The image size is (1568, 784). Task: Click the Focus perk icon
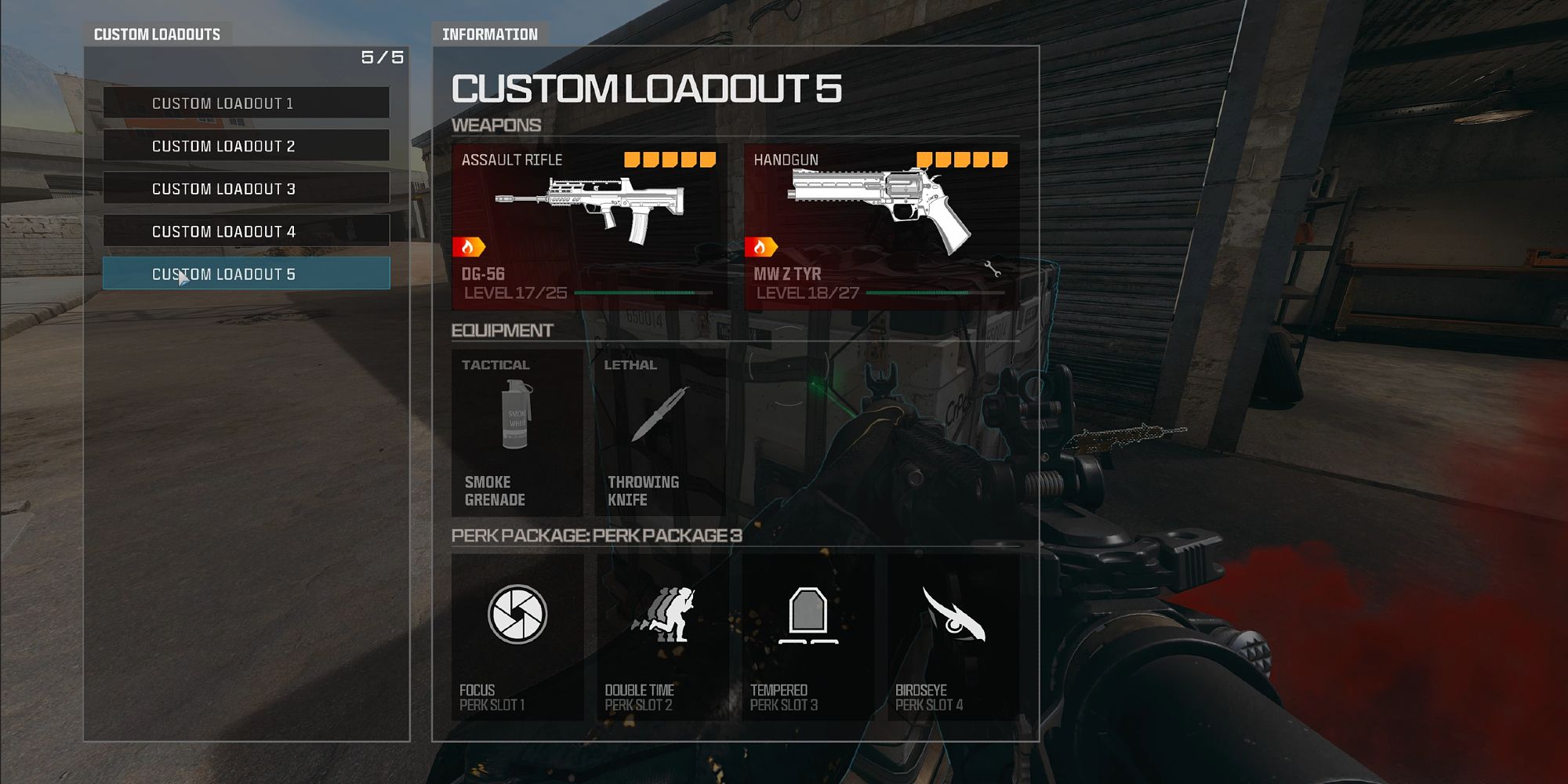(x=517, y=615)
